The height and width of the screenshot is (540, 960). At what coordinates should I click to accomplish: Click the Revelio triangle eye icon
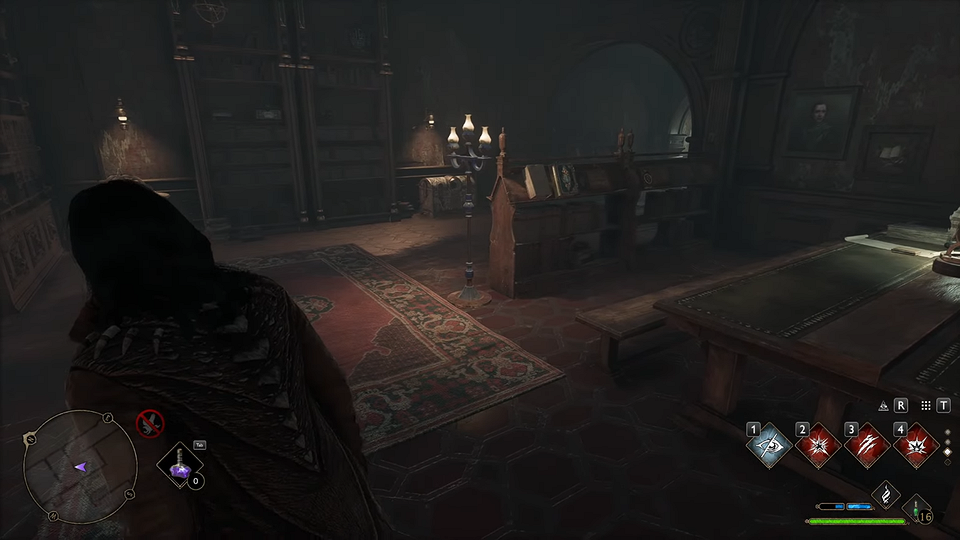(x=884, y=406)
